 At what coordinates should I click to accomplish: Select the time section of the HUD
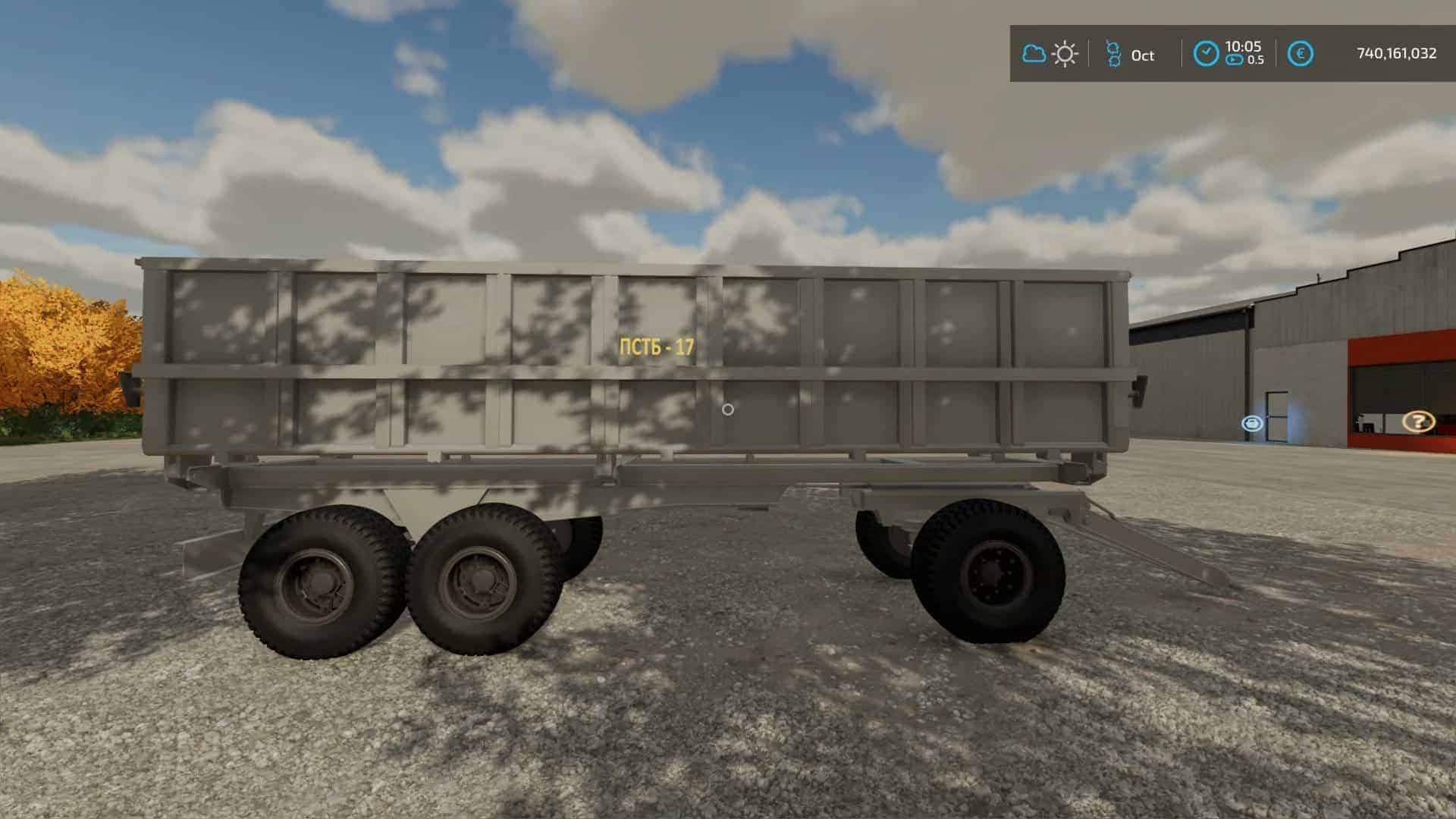[x=1228, y=52]
